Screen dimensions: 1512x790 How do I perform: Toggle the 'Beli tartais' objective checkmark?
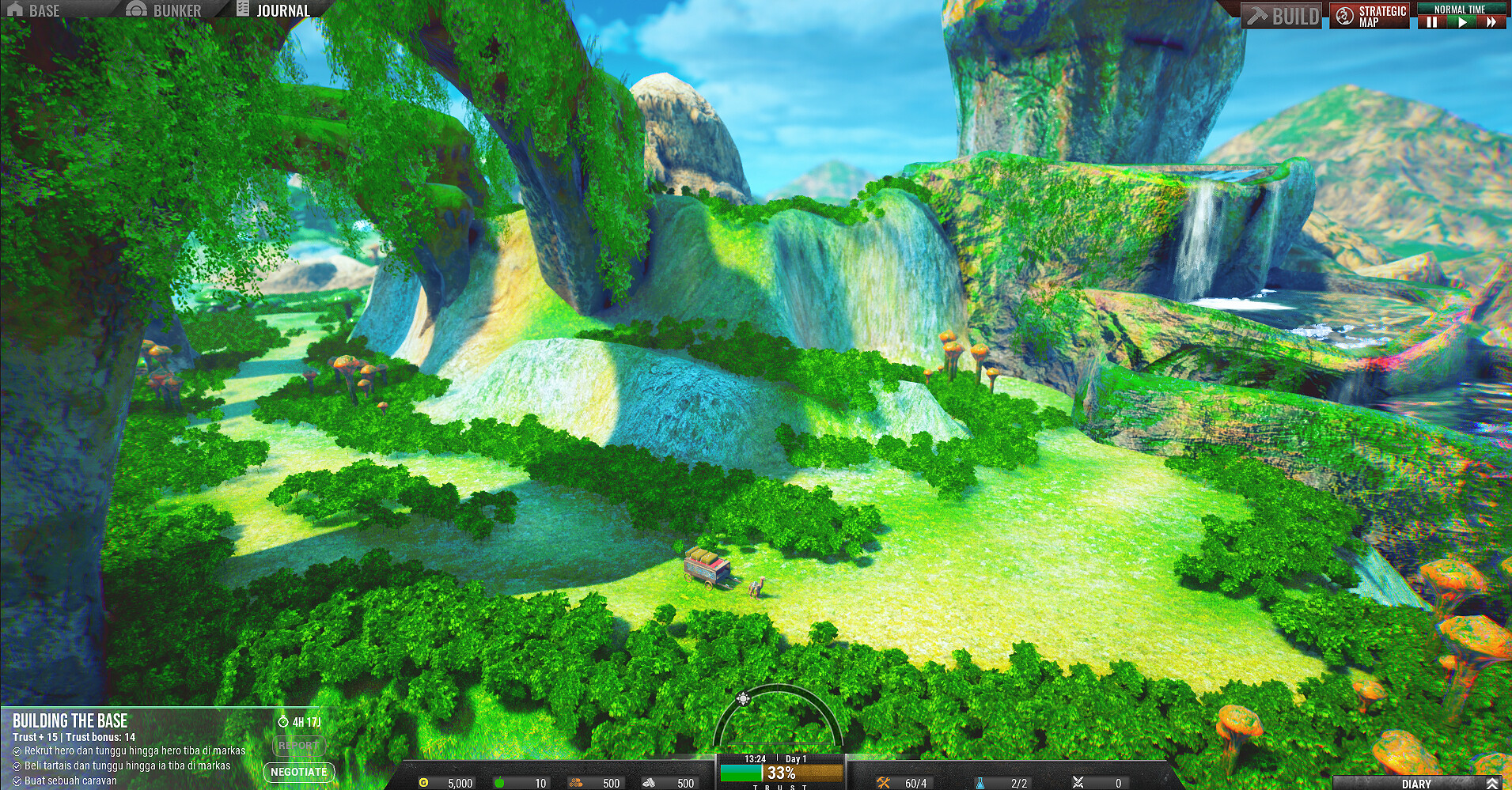click(x=16, y=766)
